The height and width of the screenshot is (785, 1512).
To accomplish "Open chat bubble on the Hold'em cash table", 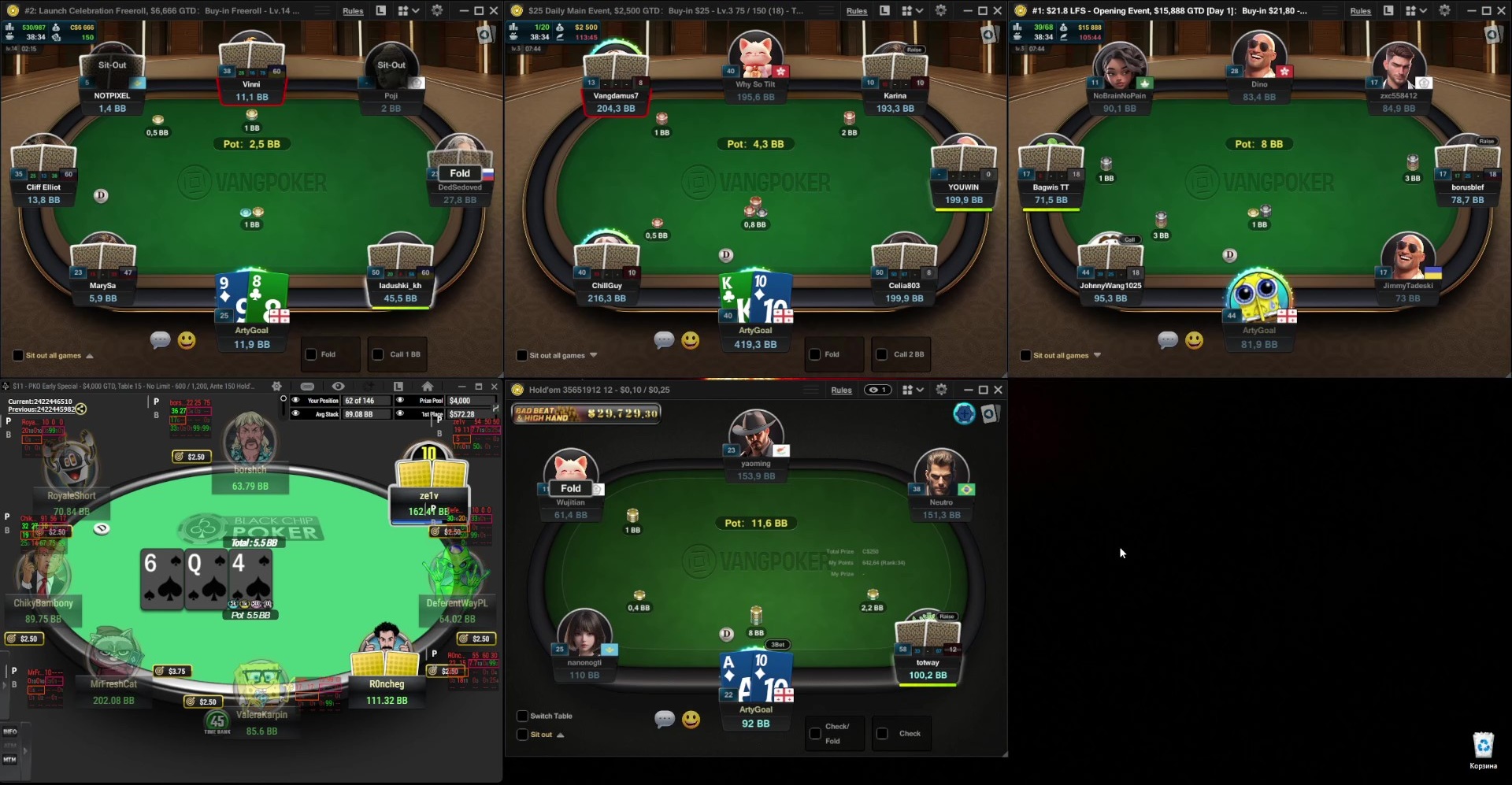I will (x=665, y=719).
